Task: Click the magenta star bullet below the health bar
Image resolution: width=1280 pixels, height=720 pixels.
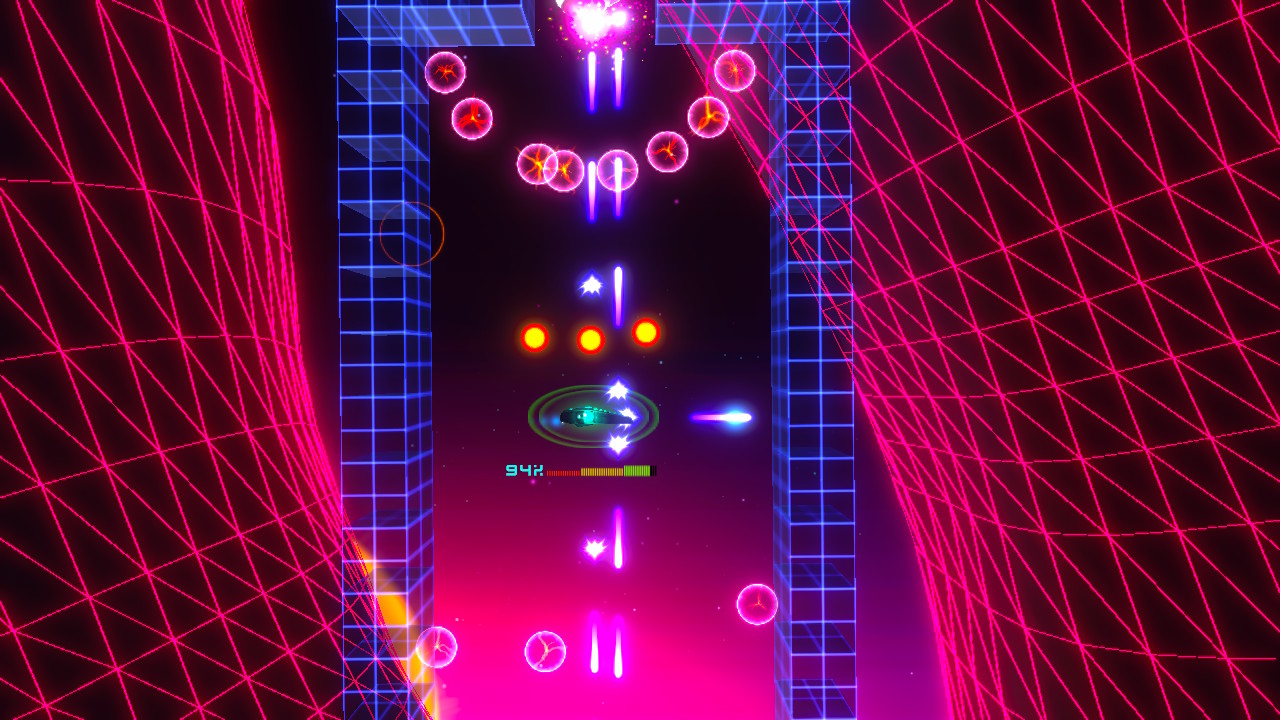Action: tap(596, 545)
